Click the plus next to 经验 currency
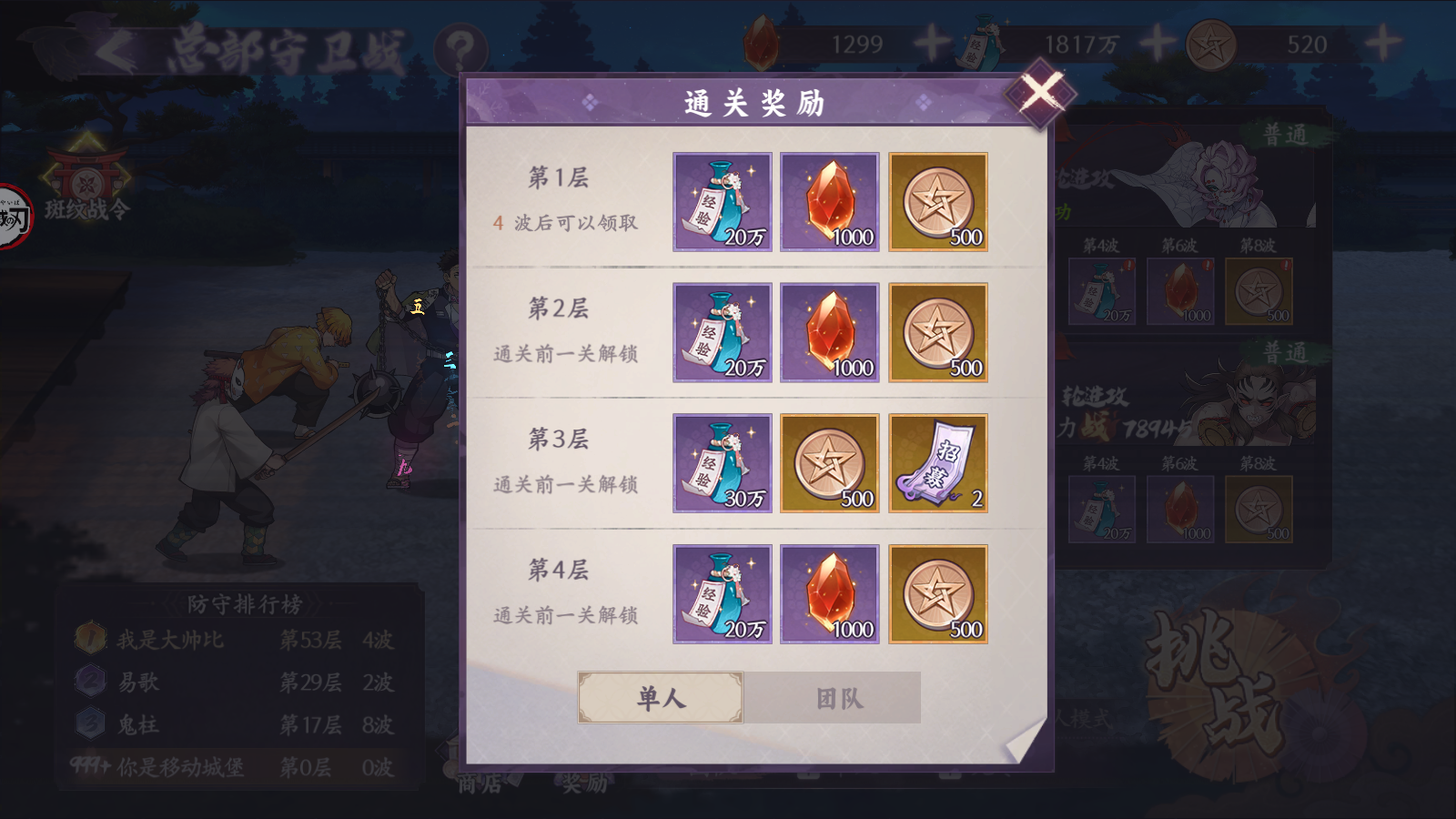 (x=1157, y=40)
